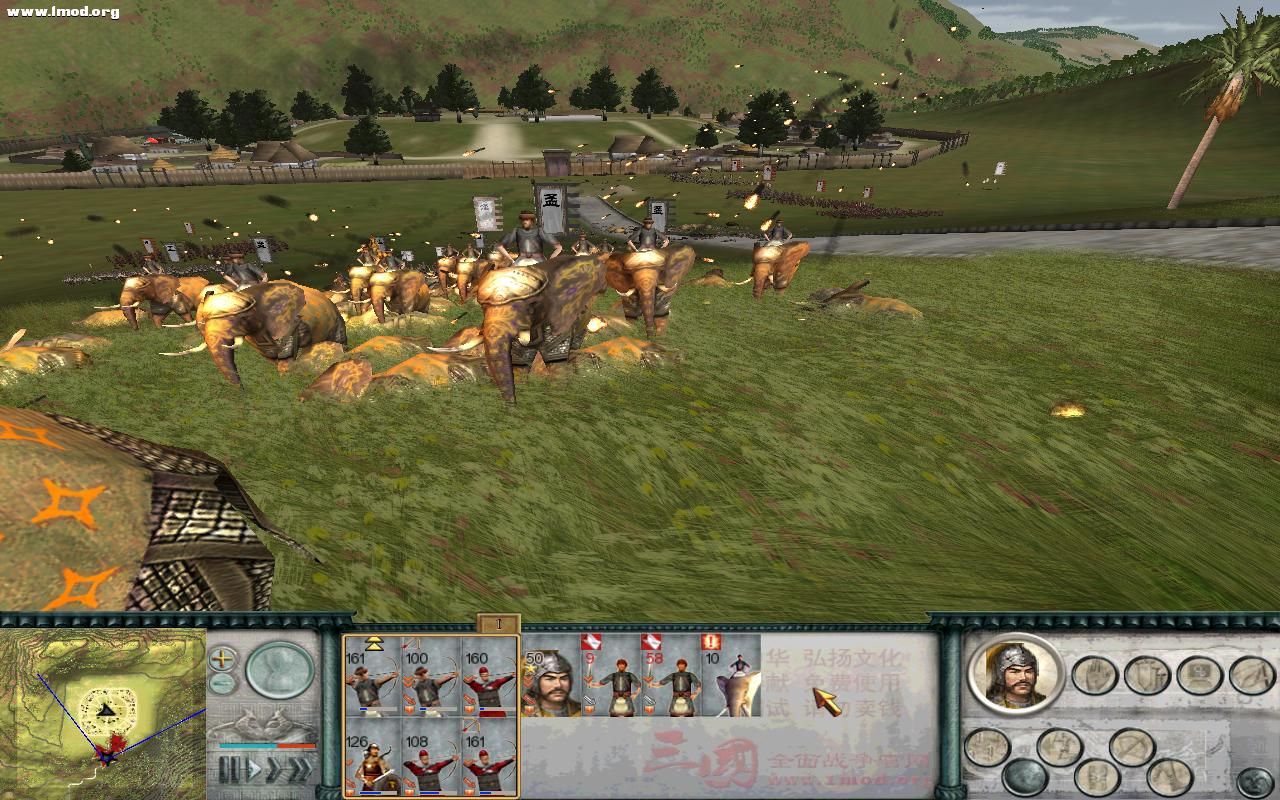Set battle speed to triple fast-forward
The height and width of the screenshot is (800, 1280).
(x=298, y=771)
